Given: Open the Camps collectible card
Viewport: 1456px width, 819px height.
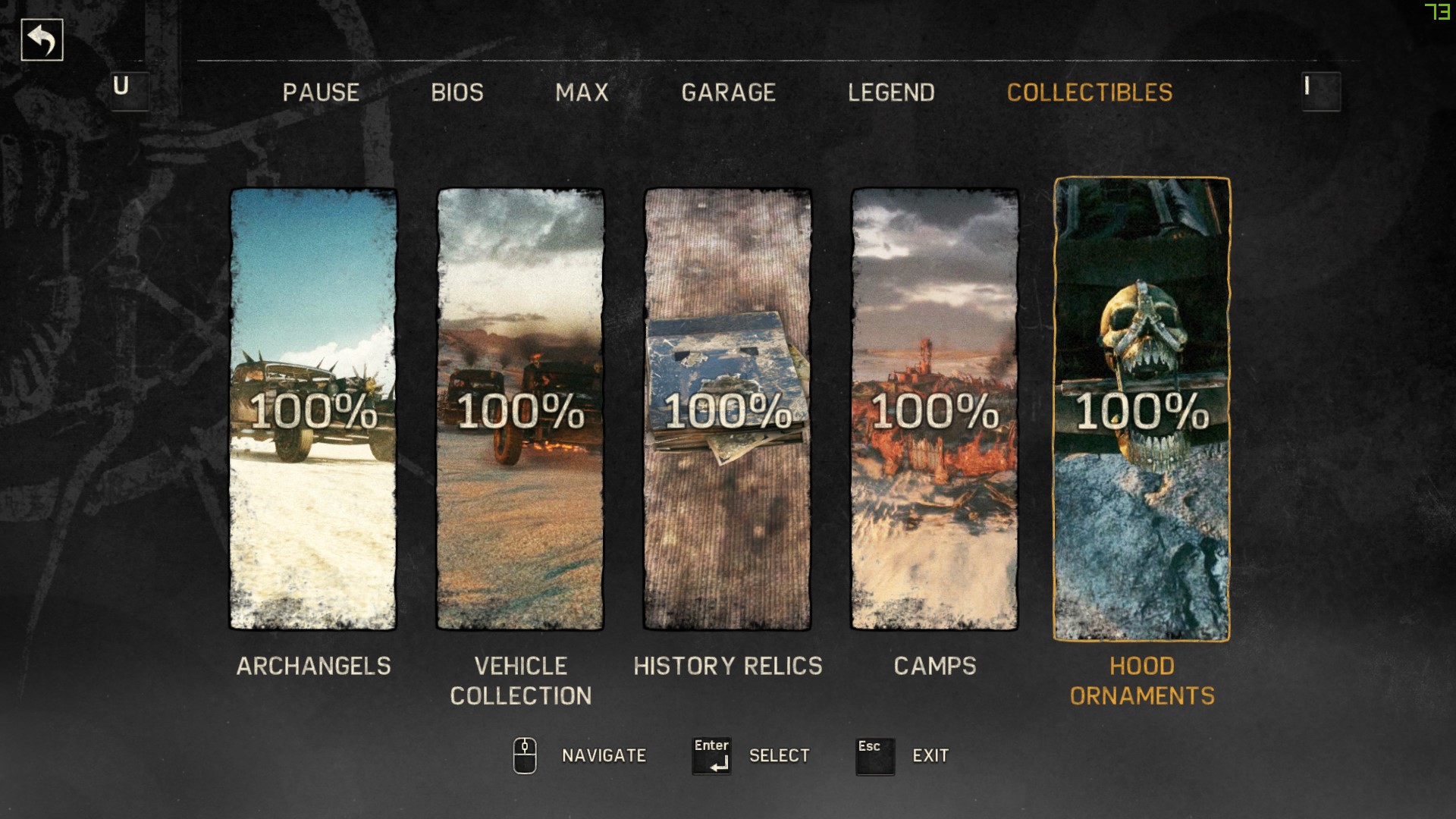Looking at the screenshot, I should 934,409.
